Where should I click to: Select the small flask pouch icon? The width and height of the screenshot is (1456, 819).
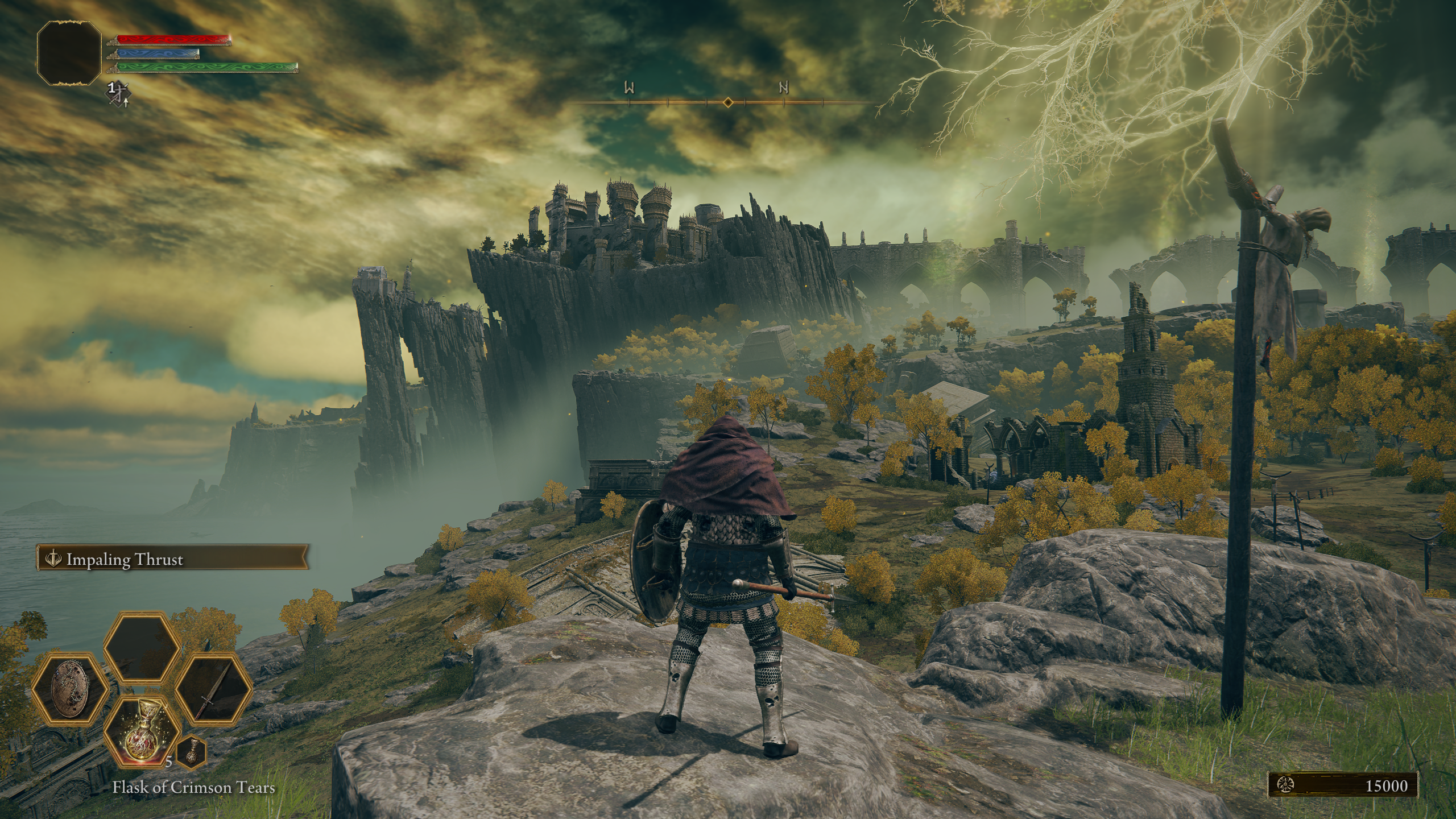coord(192,751)
